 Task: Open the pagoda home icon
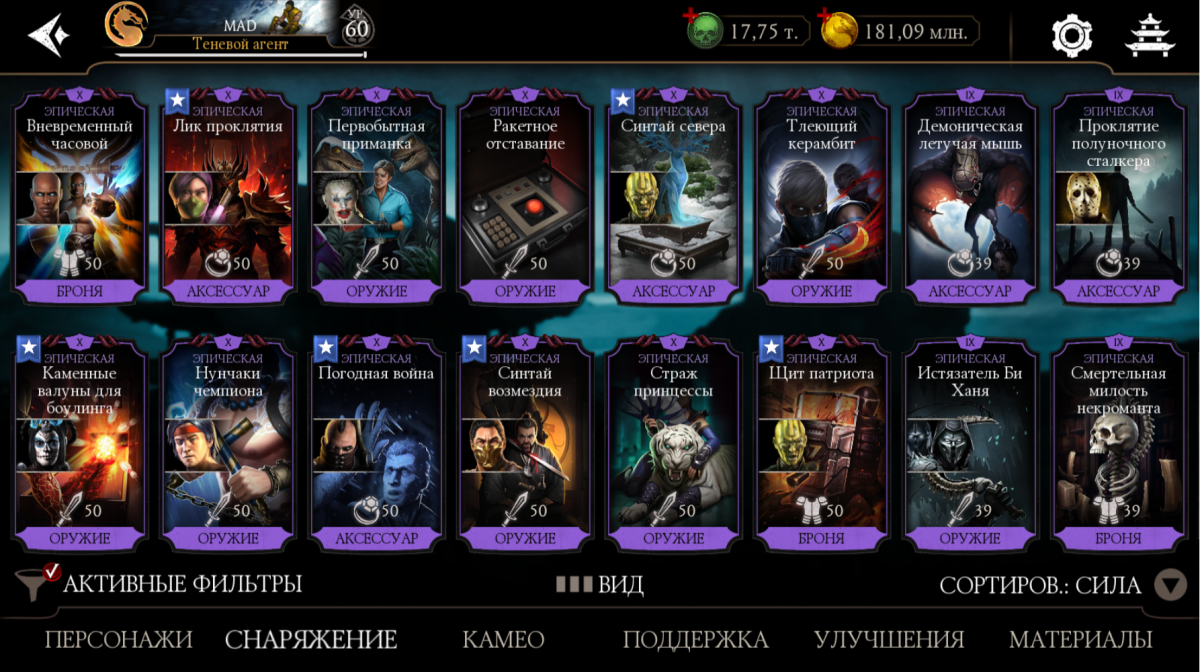point(1150,35)
